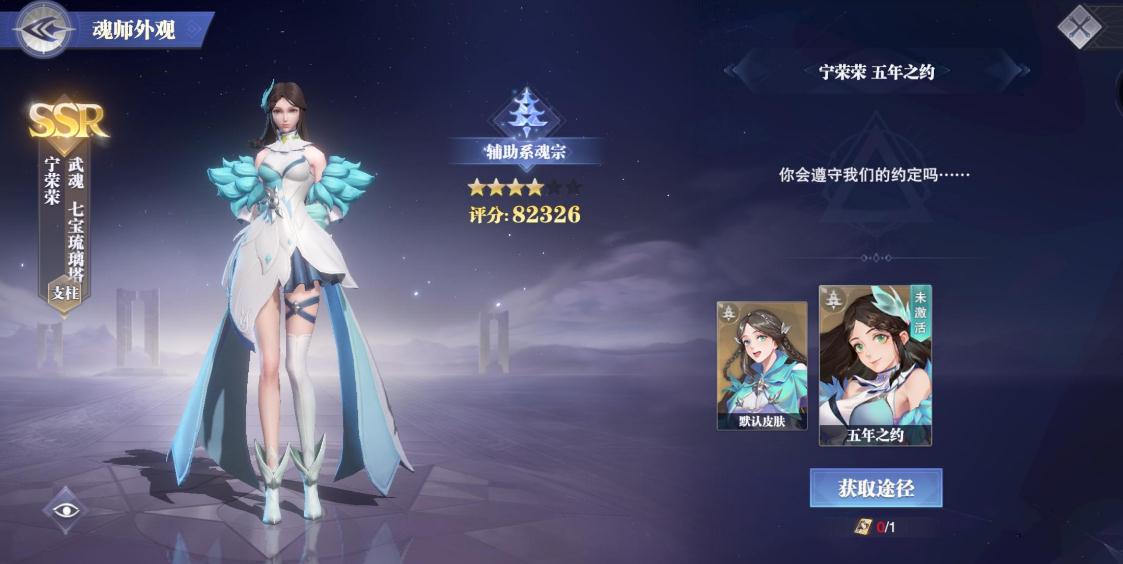
Task: Close the soul master appearance screen
Action: pyautogui.click(x=1079, y=26)
